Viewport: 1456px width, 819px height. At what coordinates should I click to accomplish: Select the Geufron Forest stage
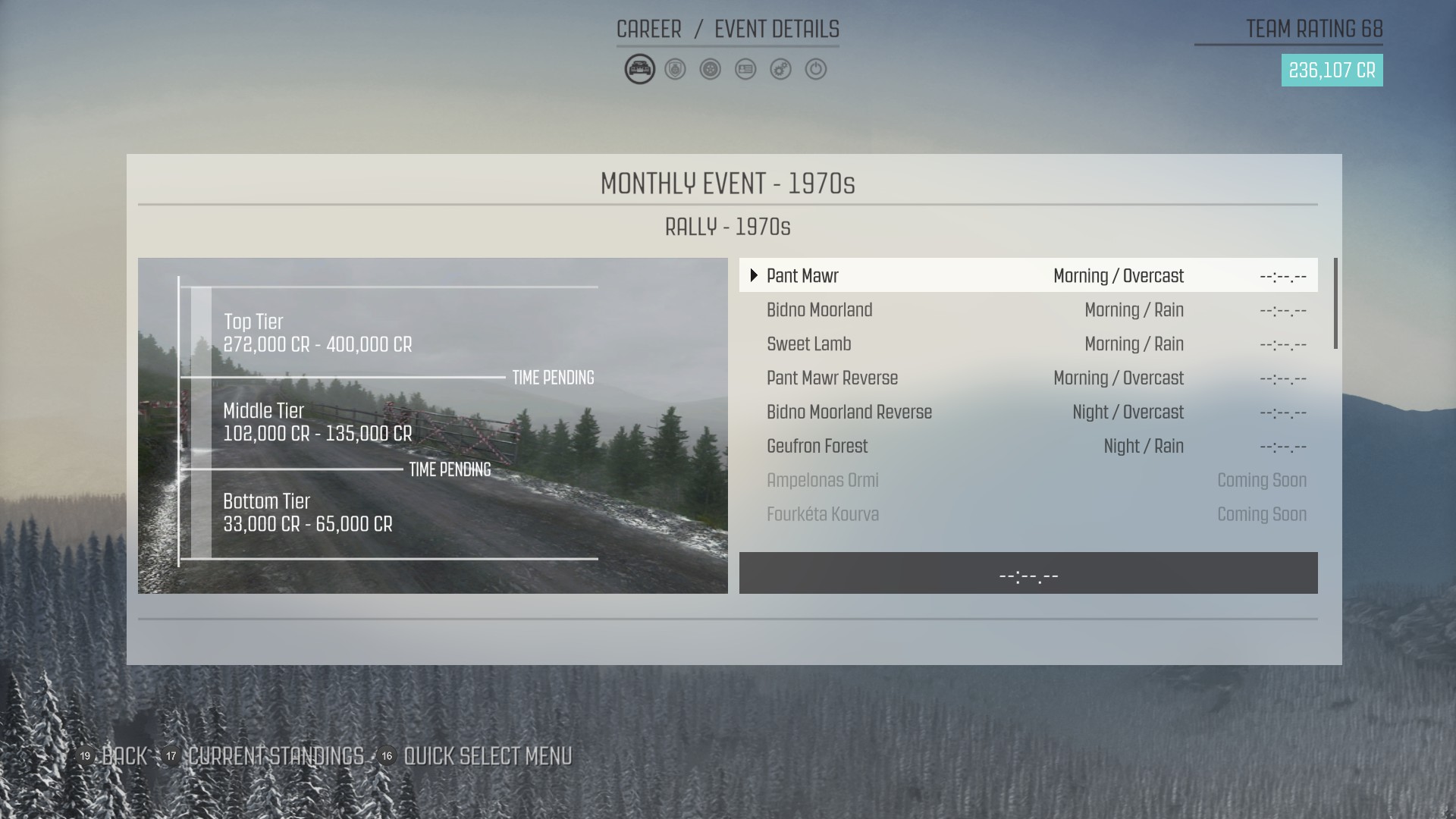pyautogui.click(x=1028, y=446)
